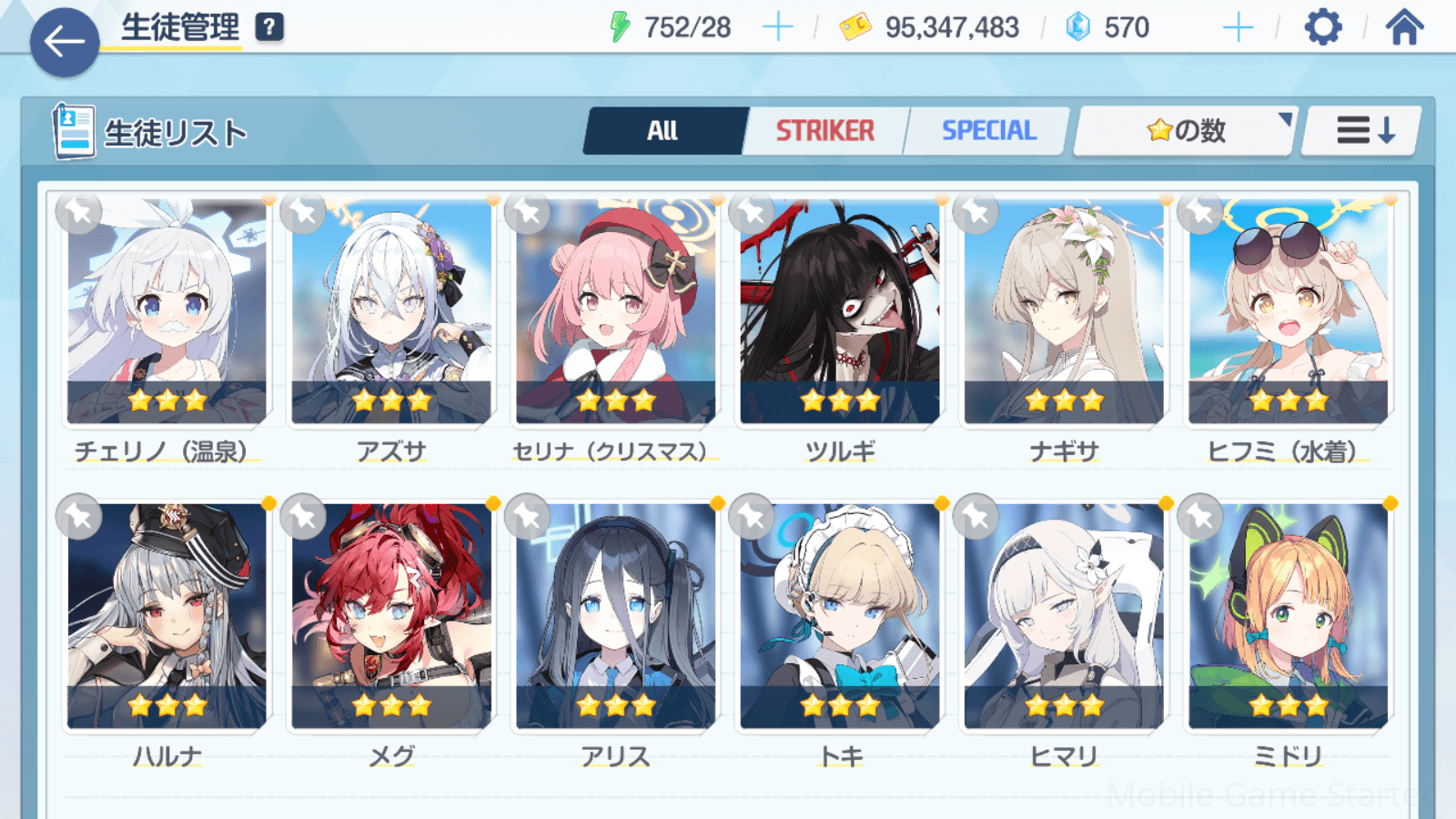Select the ミドリ student card
The height and width of the screenshot is (819, 1456).
(1288, 616)
